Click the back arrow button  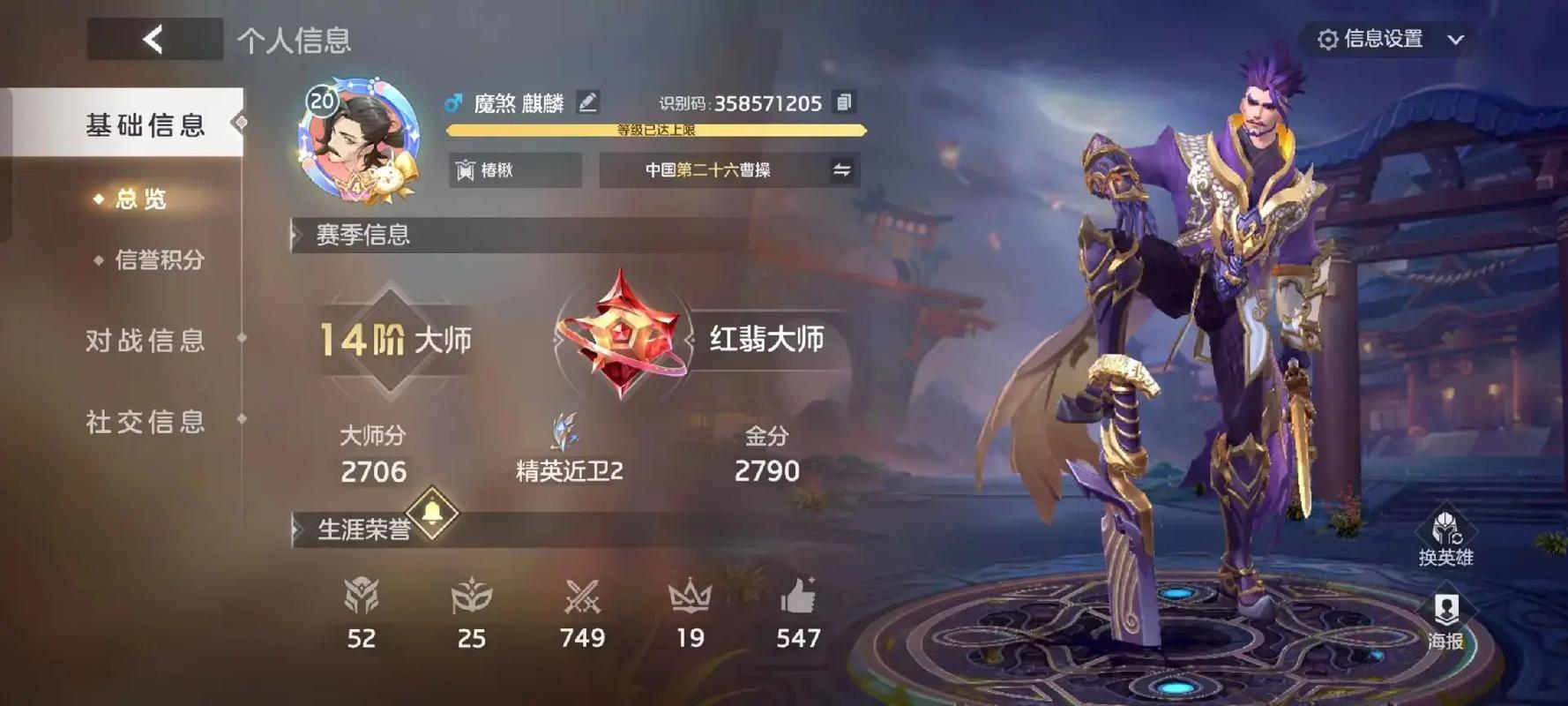coord(152,39)
